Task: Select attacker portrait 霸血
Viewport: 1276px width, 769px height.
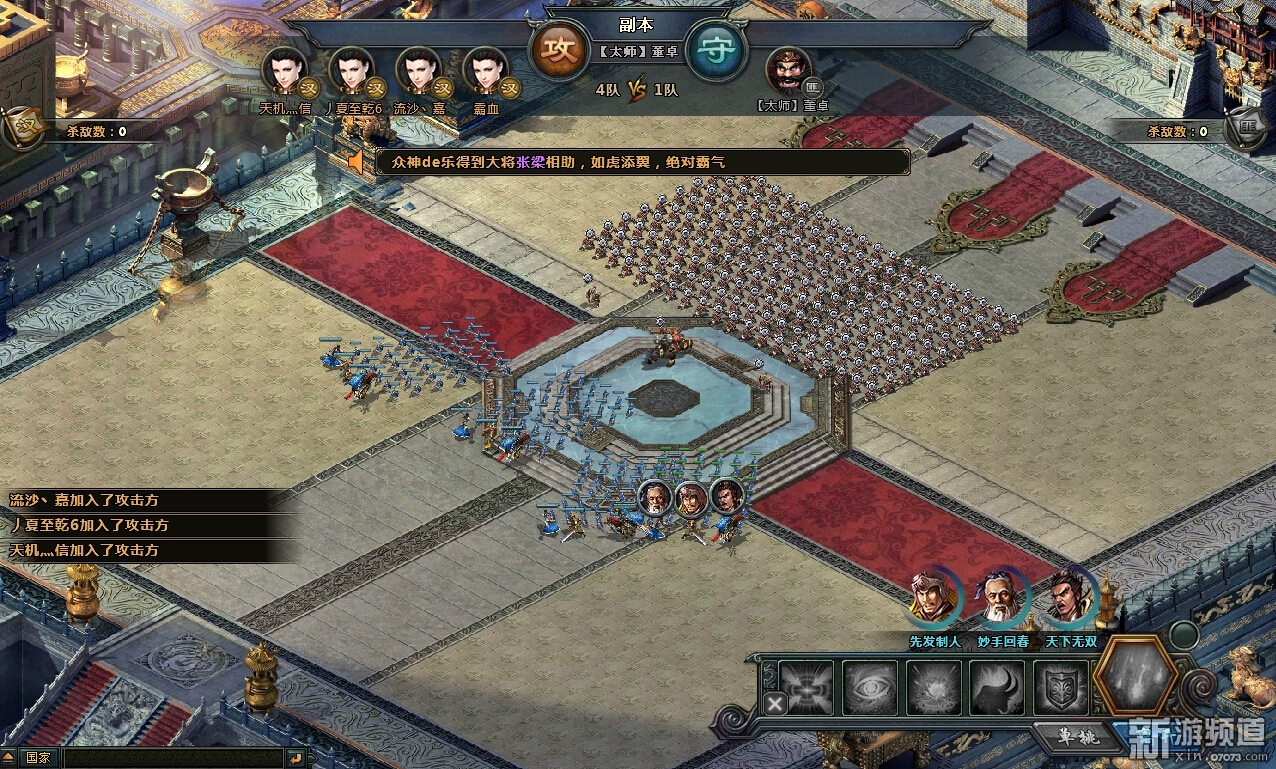Action: click(x=487, y=72)
